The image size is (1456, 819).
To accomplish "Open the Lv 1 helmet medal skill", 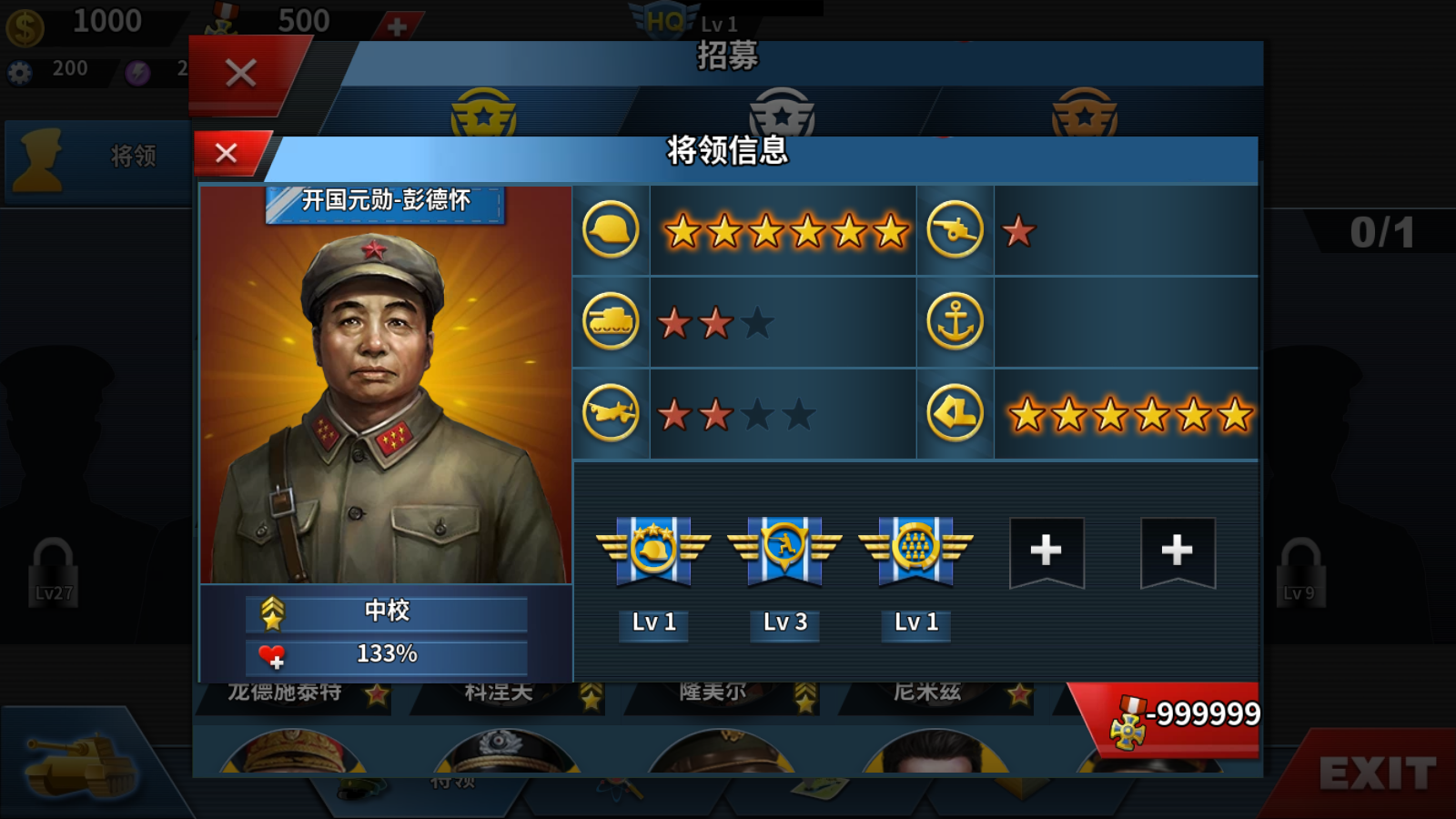I will coord(652,551).
